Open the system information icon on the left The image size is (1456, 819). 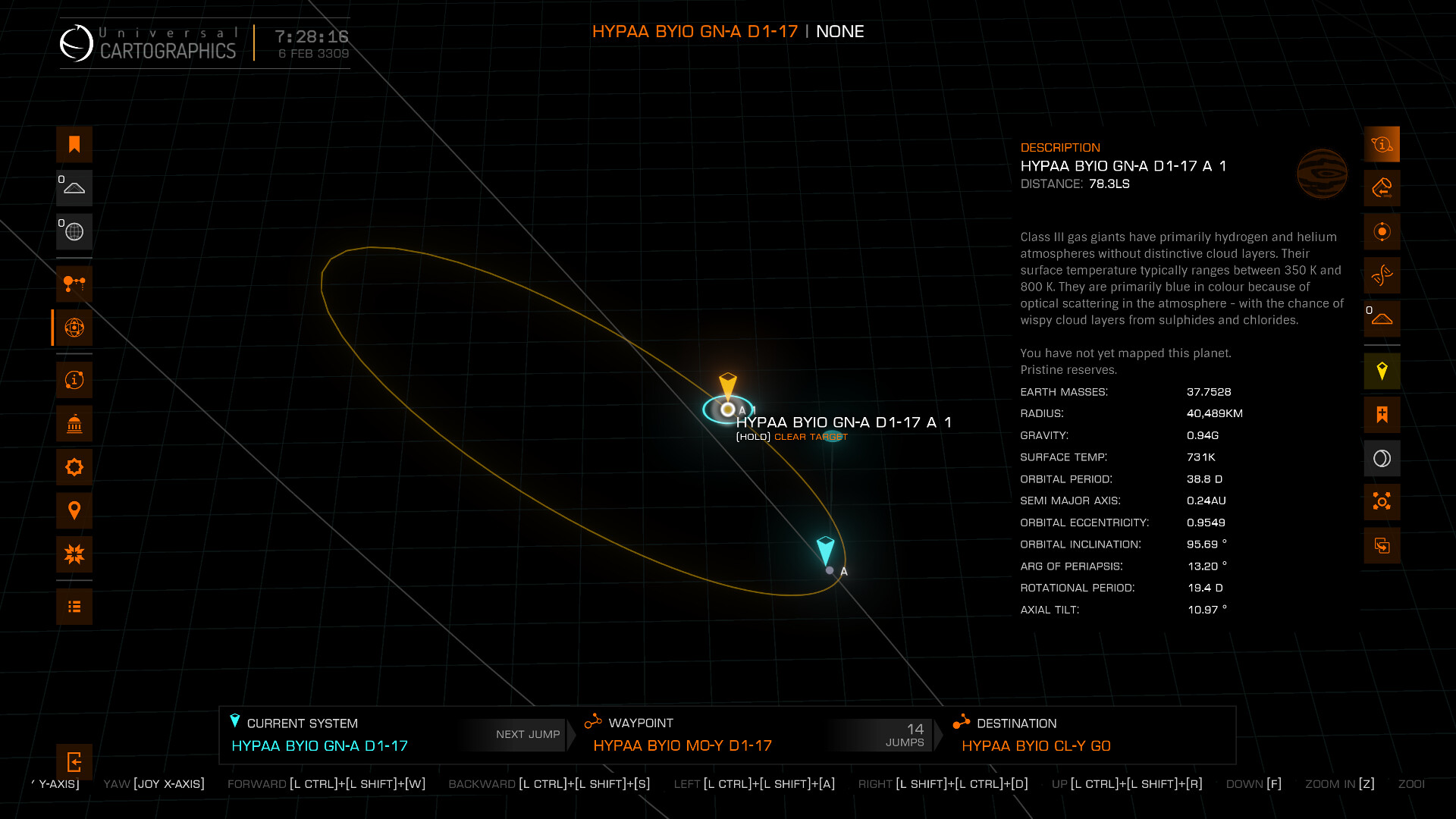coord(74,380)
